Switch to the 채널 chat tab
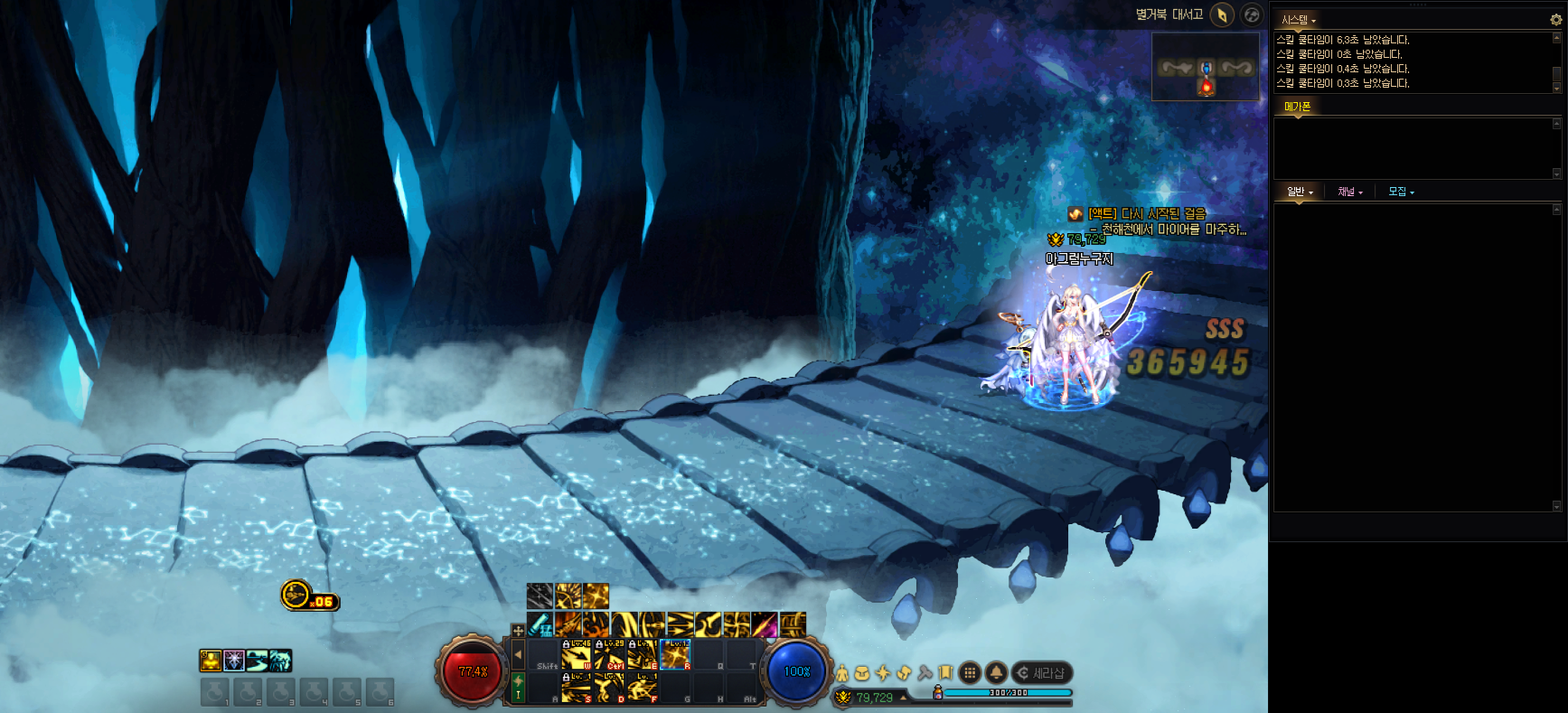 (1350, 192)
